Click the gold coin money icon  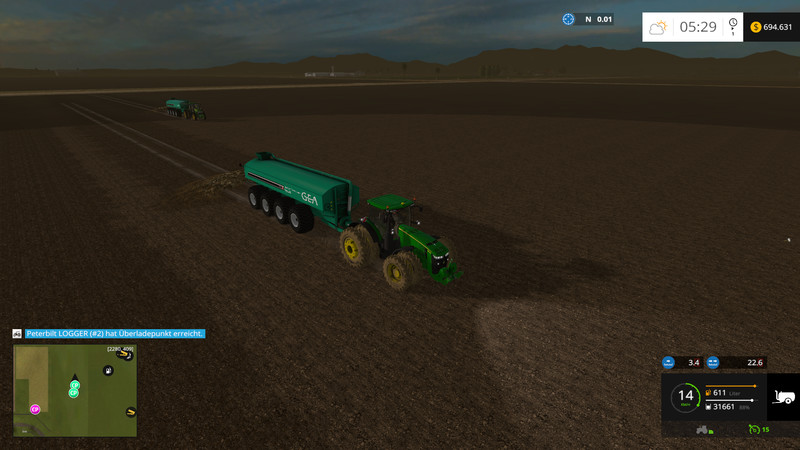tap(753, 27)
